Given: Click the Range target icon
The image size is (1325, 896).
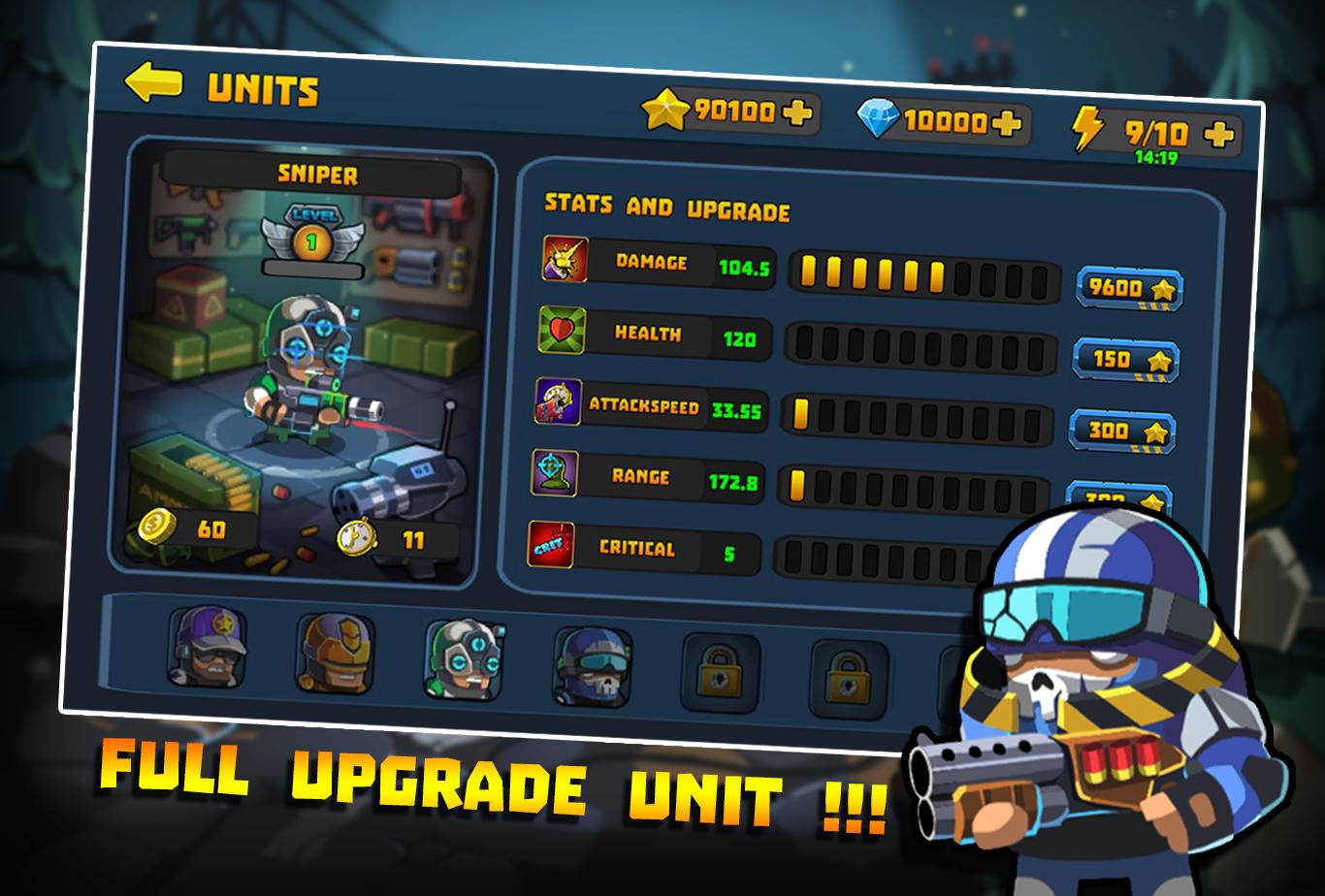Looking at the screenshot, I should point(555,473).
